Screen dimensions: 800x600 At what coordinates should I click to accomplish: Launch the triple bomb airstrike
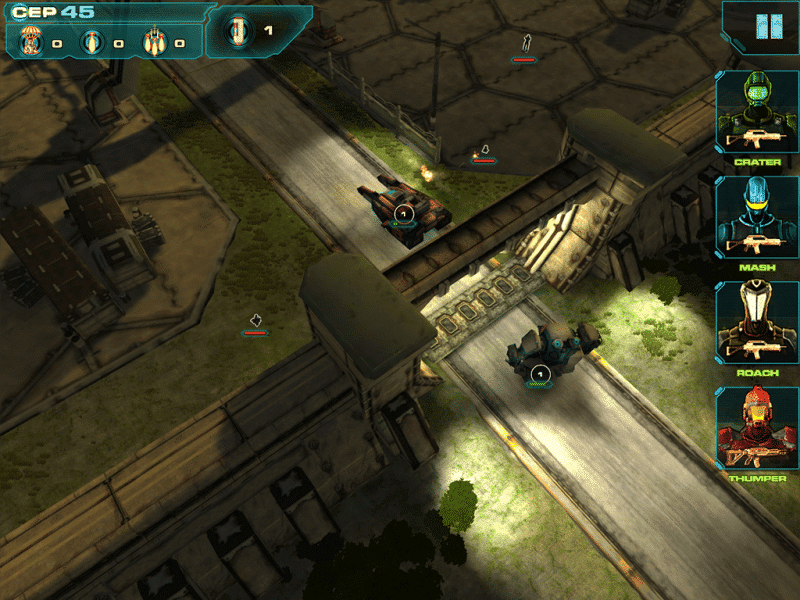153,42
